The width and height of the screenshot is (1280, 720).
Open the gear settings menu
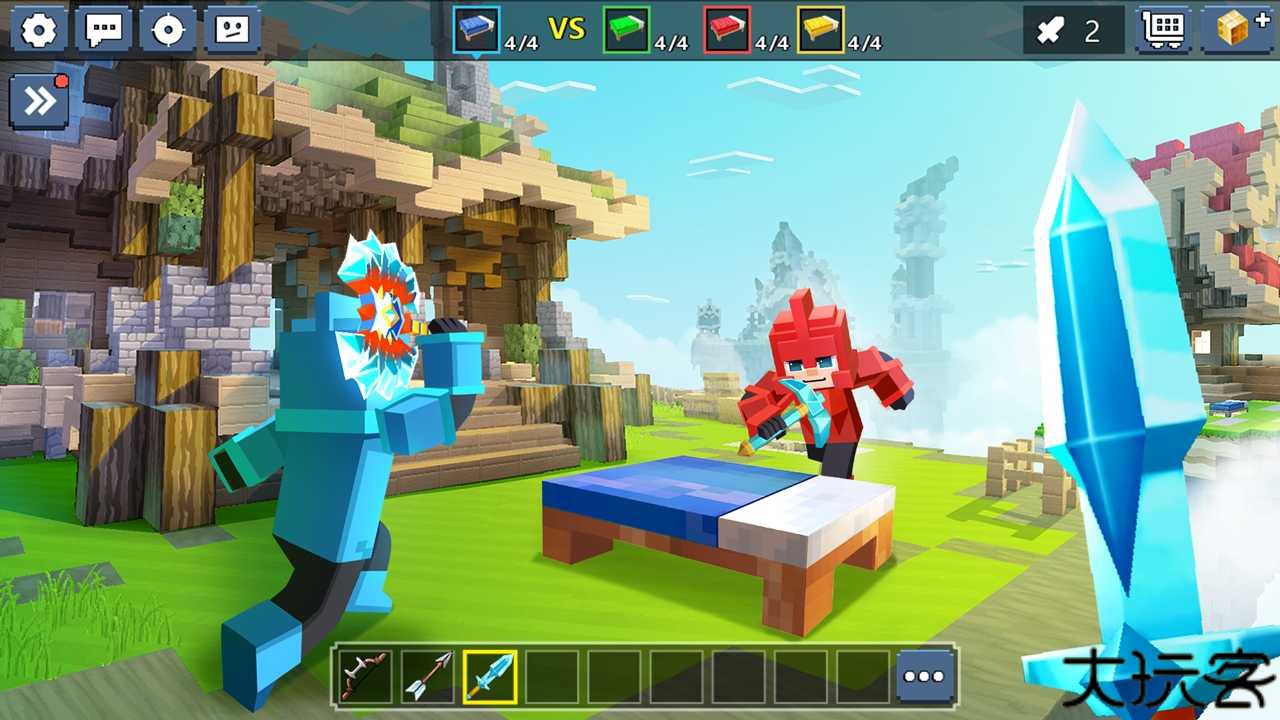(39, 30)
